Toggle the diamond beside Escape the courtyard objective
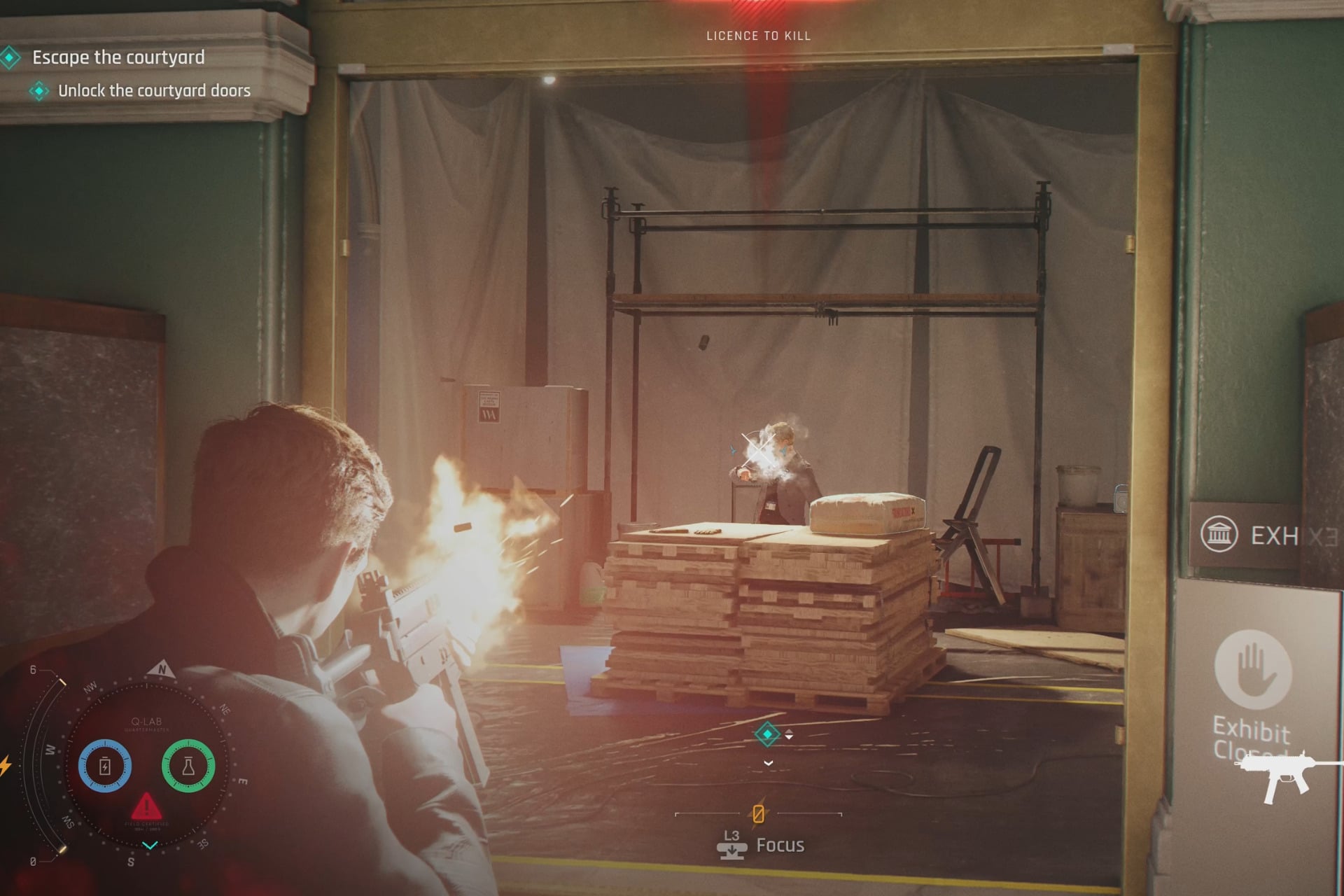Screen dimensions: 1344x896 [10, 57]
